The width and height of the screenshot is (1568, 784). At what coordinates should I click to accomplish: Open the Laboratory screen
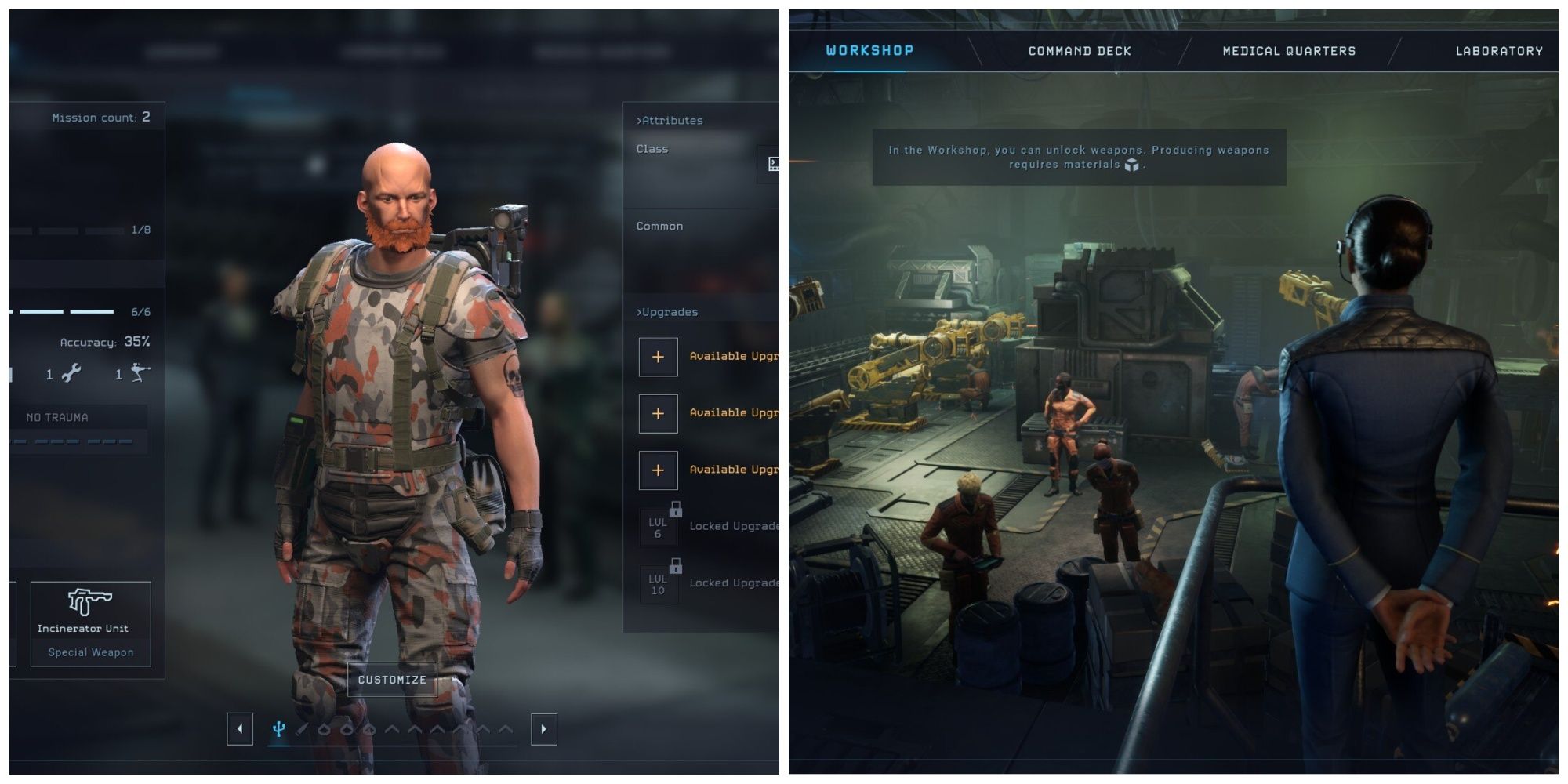click(1498, 51)
